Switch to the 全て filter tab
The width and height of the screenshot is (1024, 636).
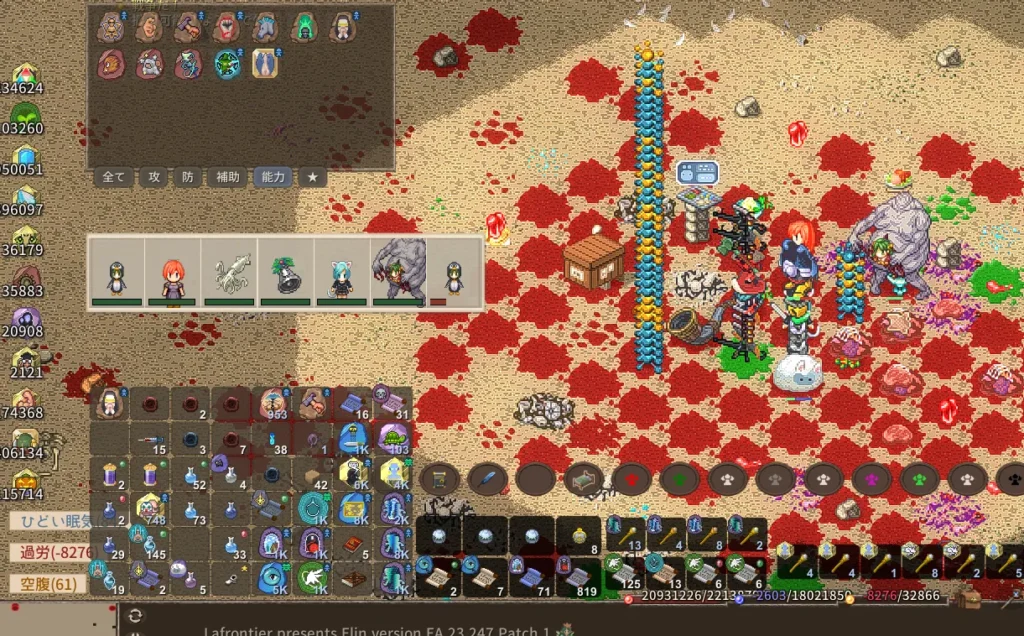click(x=114, y=177)
